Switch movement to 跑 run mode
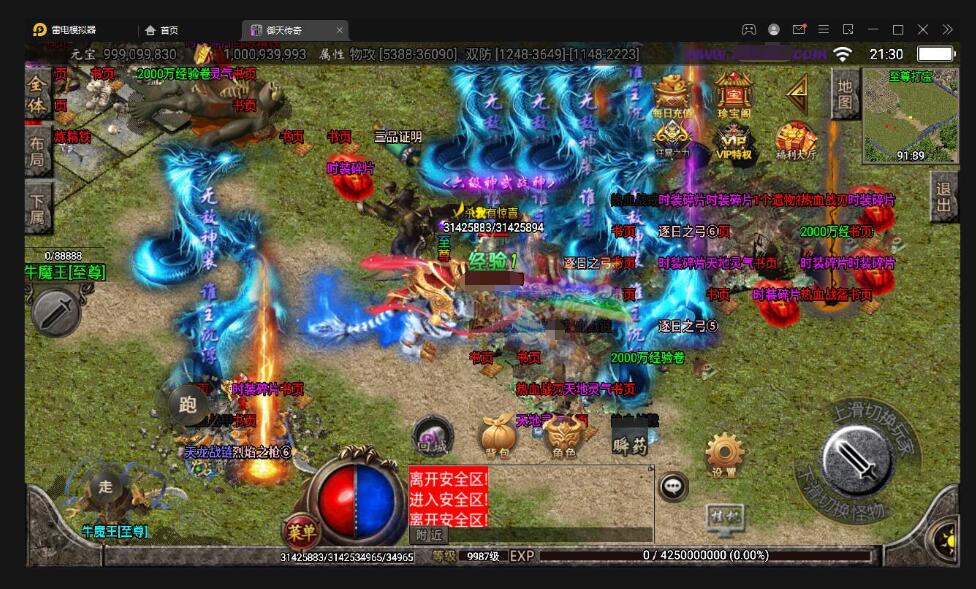976x589 pixels. click(187, 405)
